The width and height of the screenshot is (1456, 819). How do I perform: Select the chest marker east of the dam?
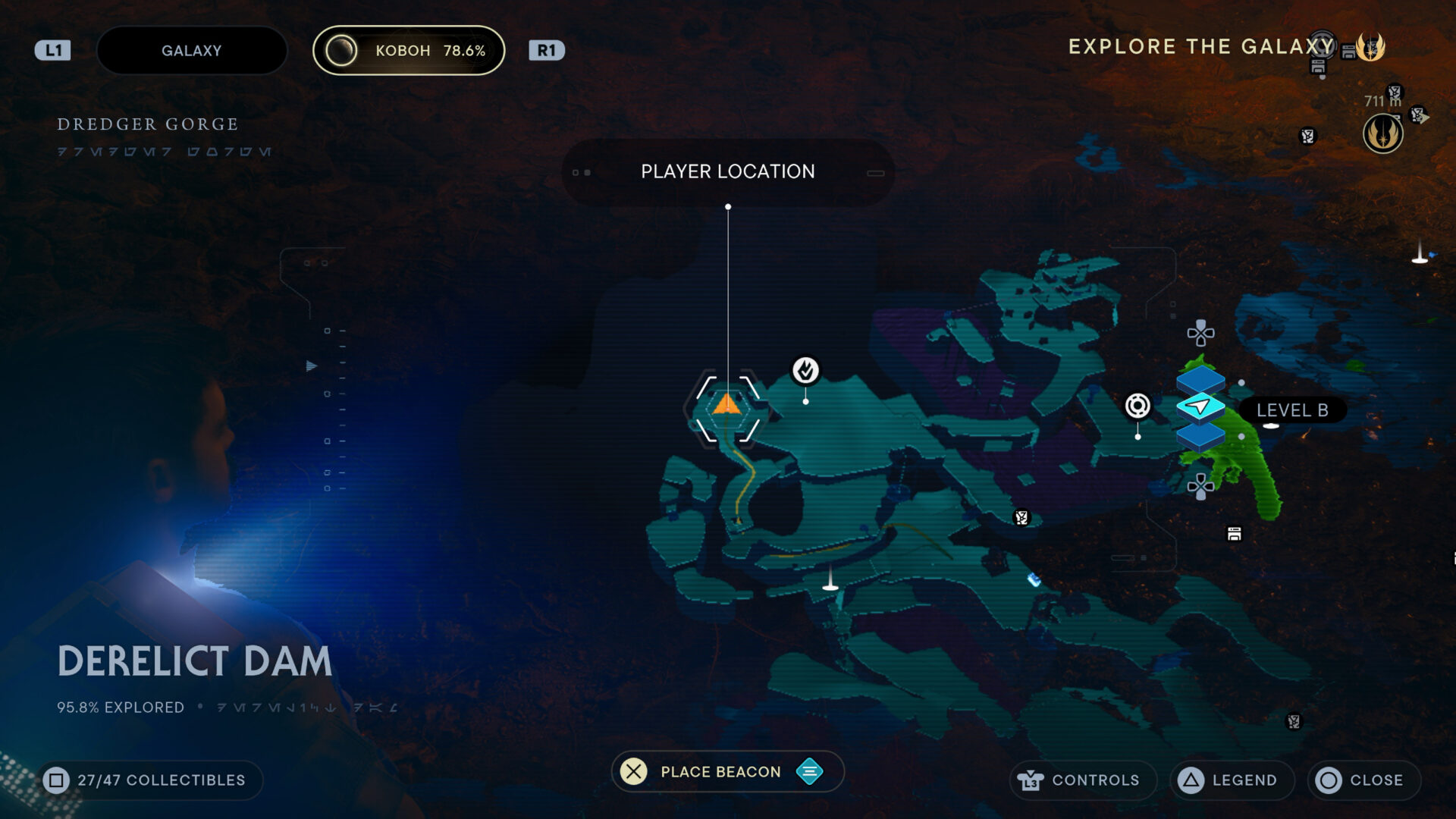coord(1234,535)
